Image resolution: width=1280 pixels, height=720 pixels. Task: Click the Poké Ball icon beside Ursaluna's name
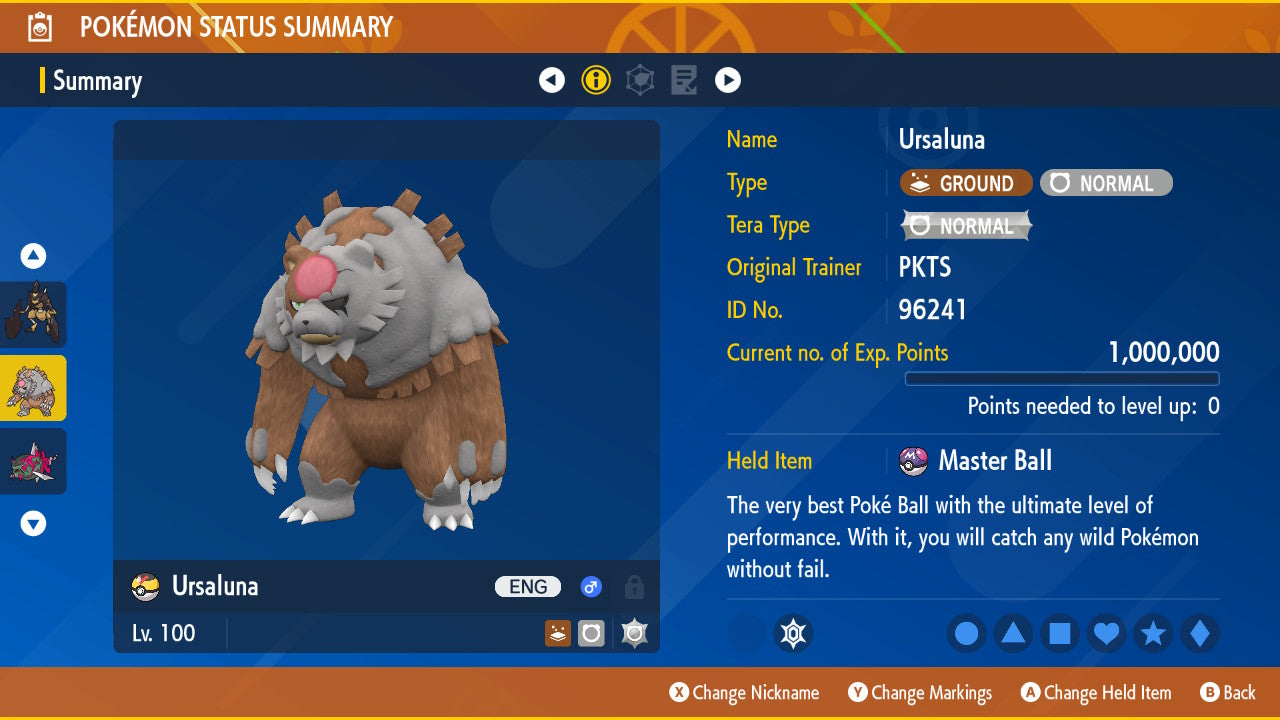click(144, 587)
